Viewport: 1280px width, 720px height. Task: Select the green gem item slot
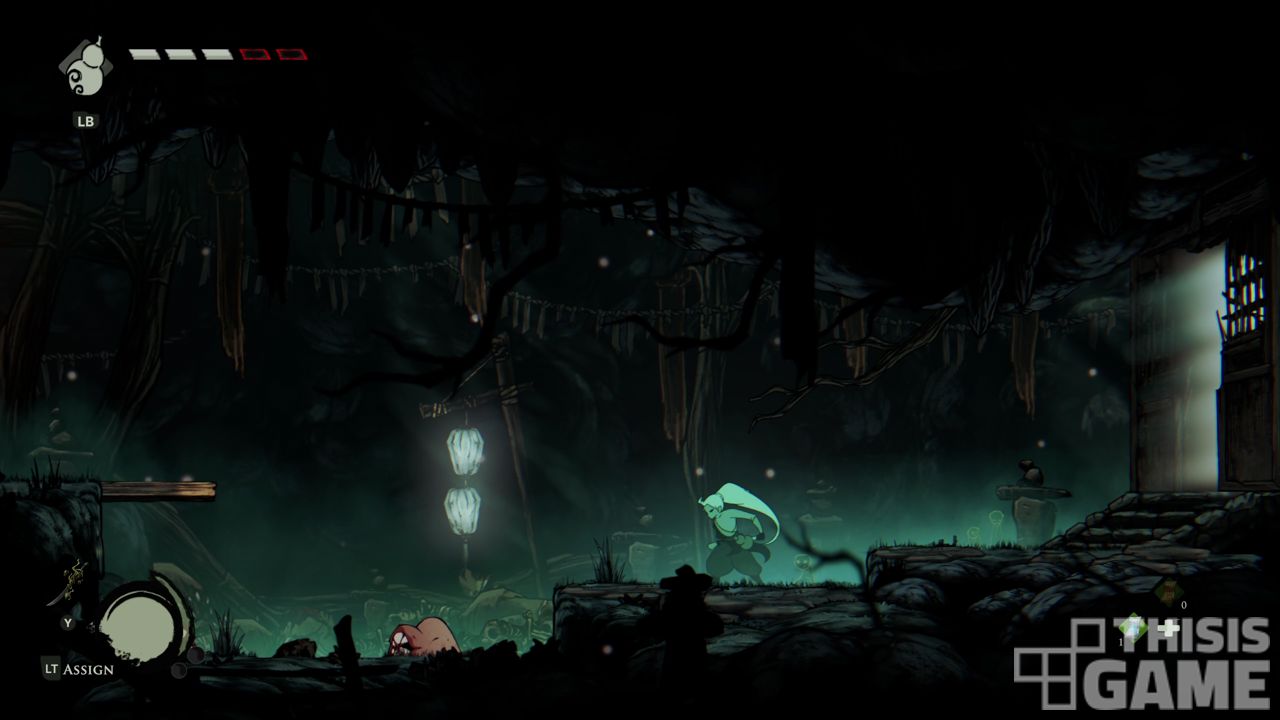[1132, 628]
